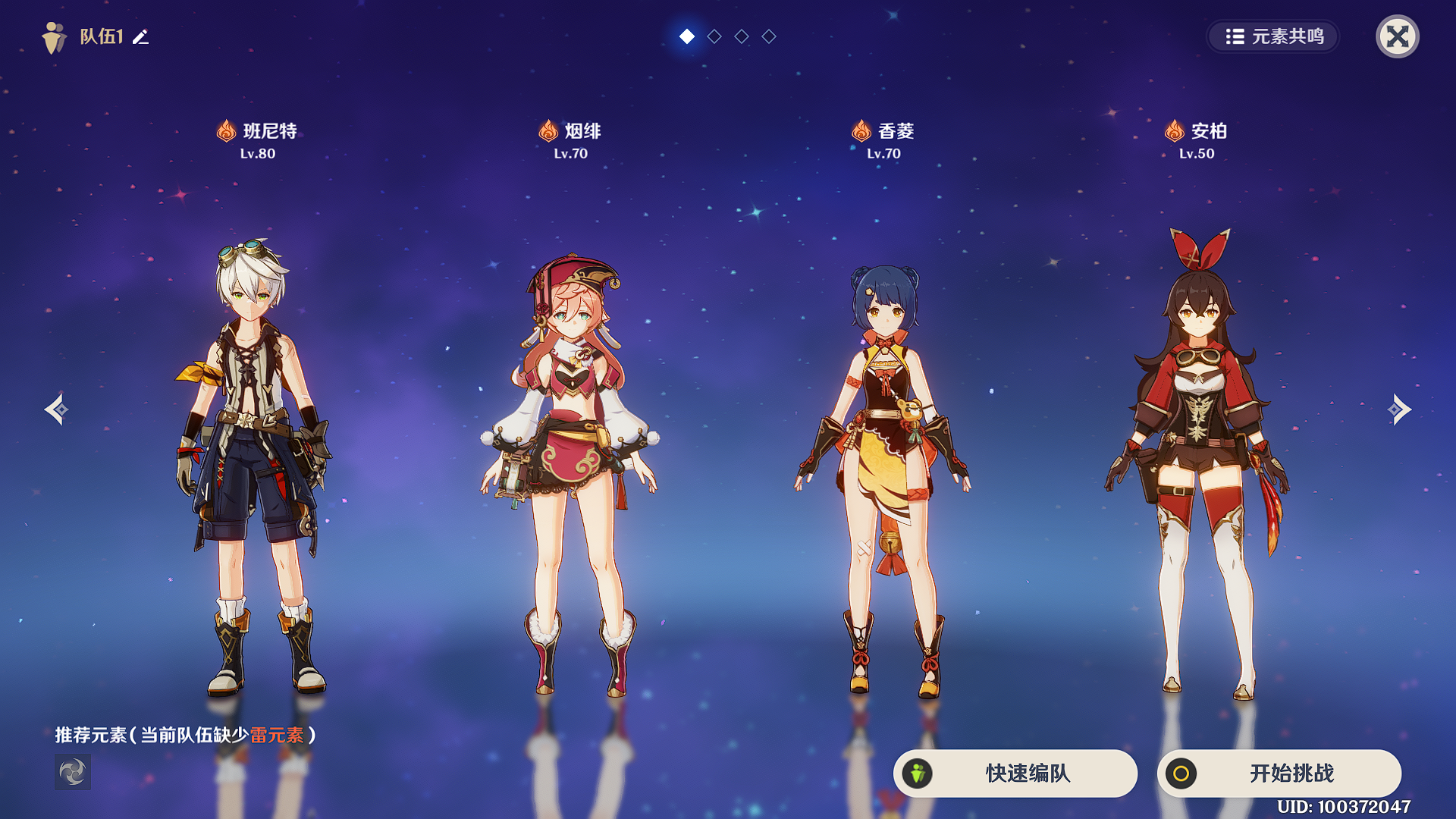This screenshot has height=819, width=1456.
Task: Open the 元素共鸣 panel
Action: tap(1272, 36)
